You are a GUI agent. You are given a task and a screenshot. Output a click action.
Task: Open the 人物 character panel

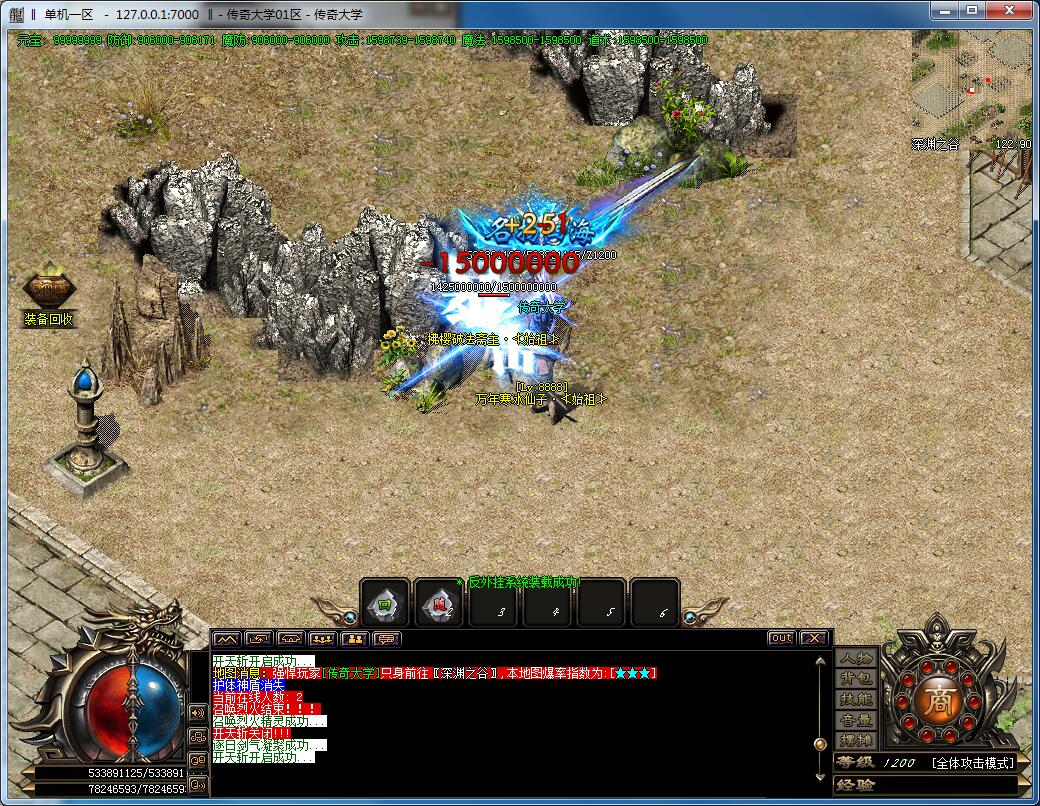856,658
